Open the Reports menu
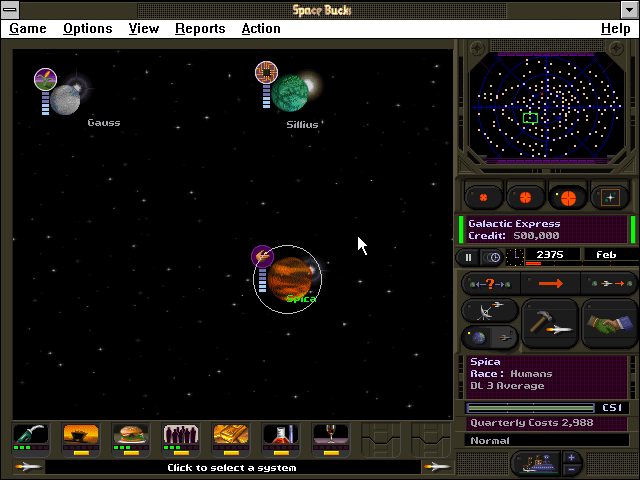The width and height of the screenshot is (640, 480). click(200, 28)
